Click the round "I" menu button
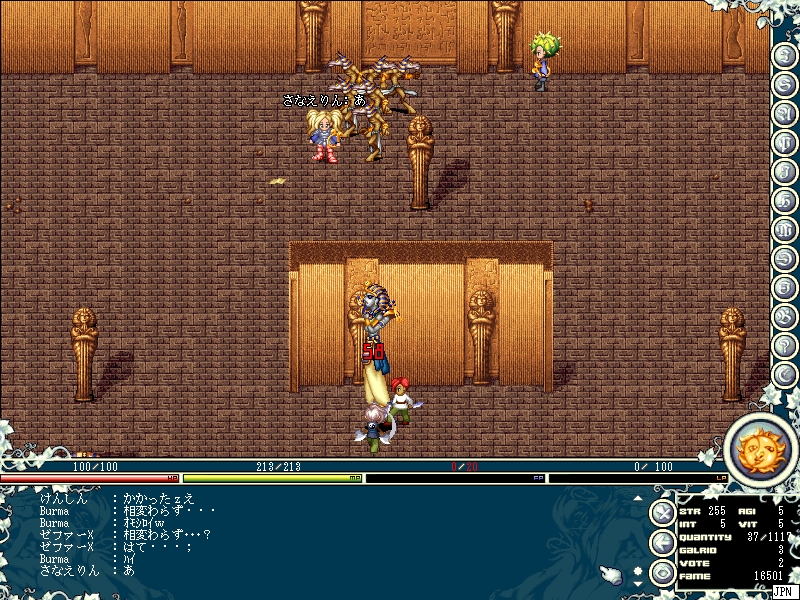 [x=786, y=53]
